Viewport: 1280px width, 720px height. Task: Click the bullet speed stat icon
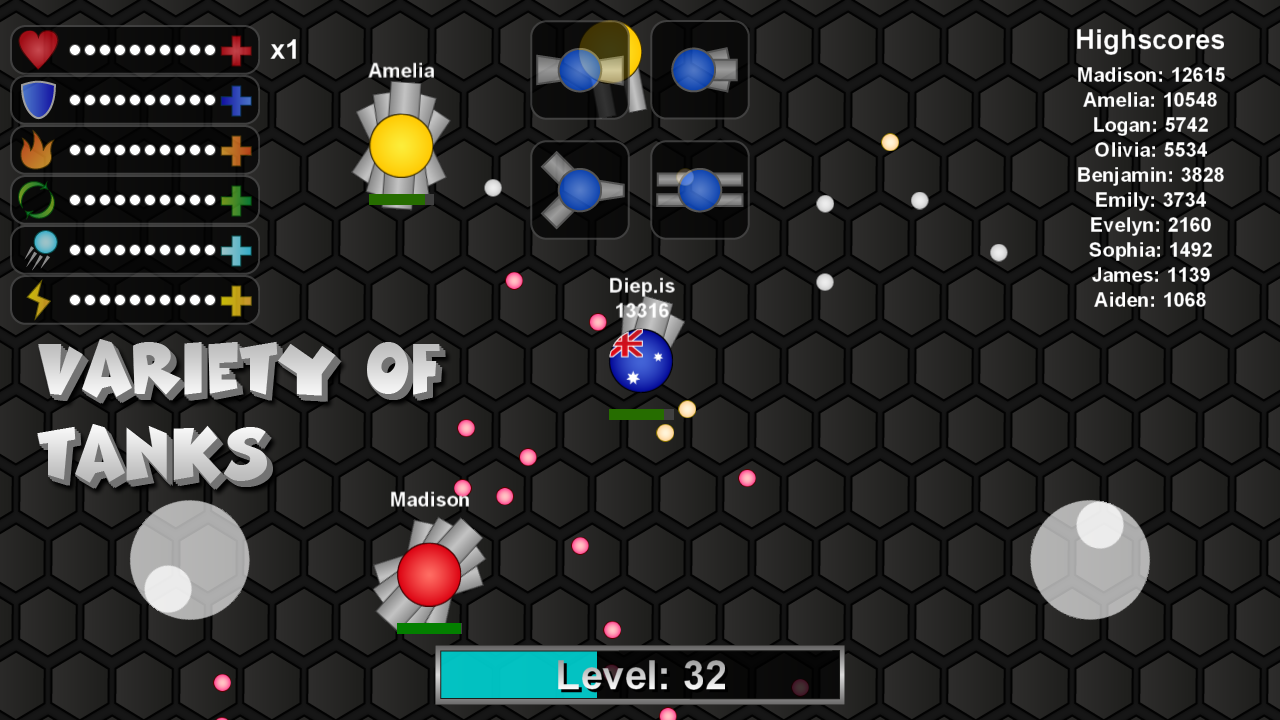coord(36,248)
